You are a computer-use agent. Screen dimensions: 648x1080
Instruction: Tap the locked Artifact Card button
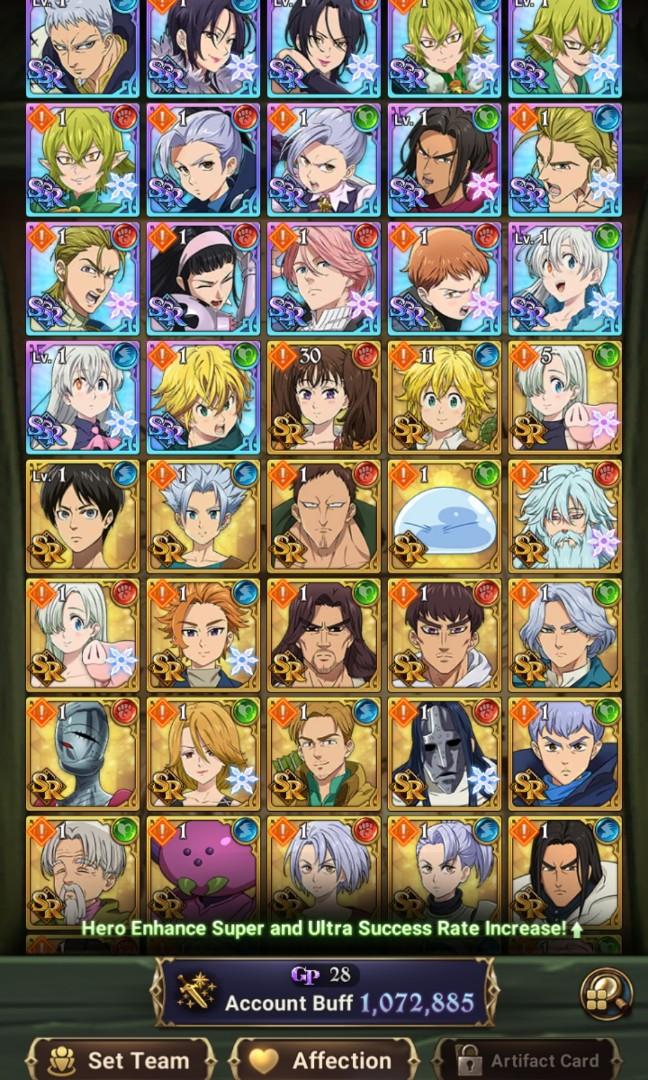point(530,1059)
